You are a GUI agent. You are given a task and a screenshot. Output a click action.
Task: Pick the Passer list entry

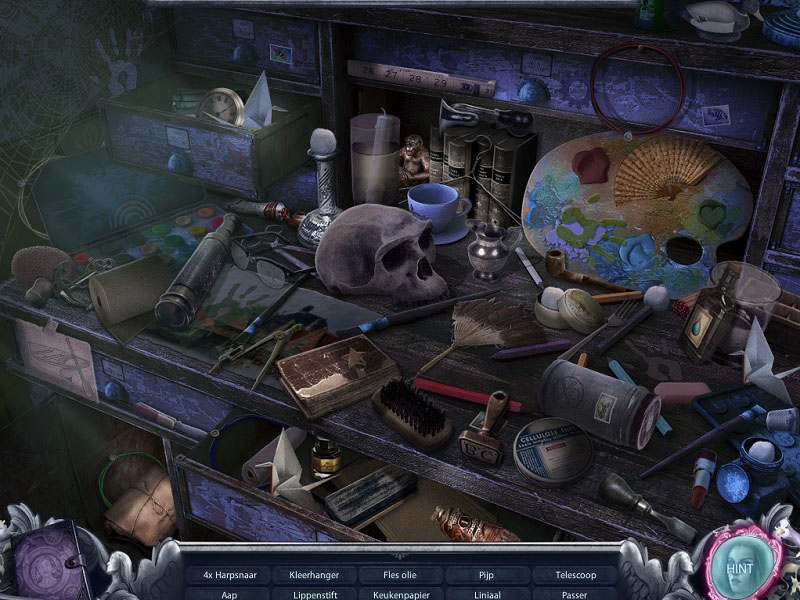coord(575,594)
